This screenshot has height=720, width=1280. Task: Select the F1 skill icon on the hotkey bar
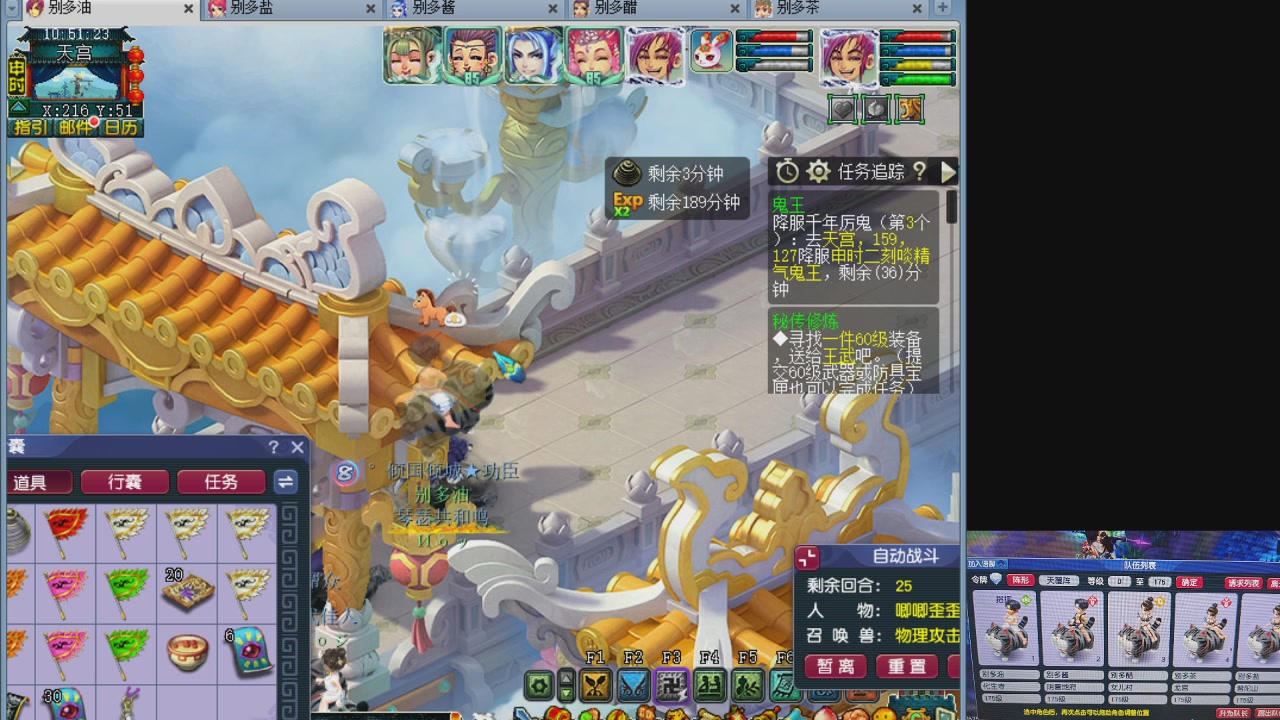click(594, 685)
